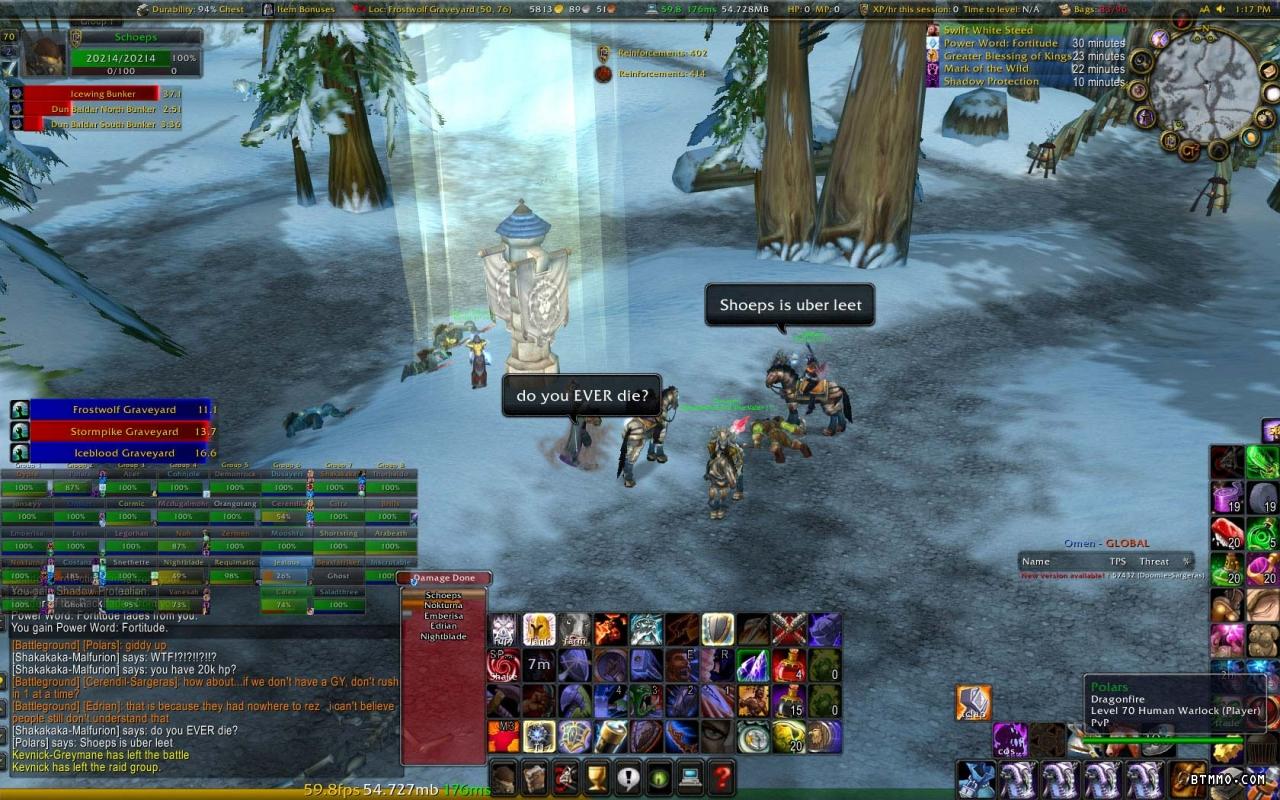
Task: Open the spellbook micro button
Action: pyautogui.click(x=536, y=776)
